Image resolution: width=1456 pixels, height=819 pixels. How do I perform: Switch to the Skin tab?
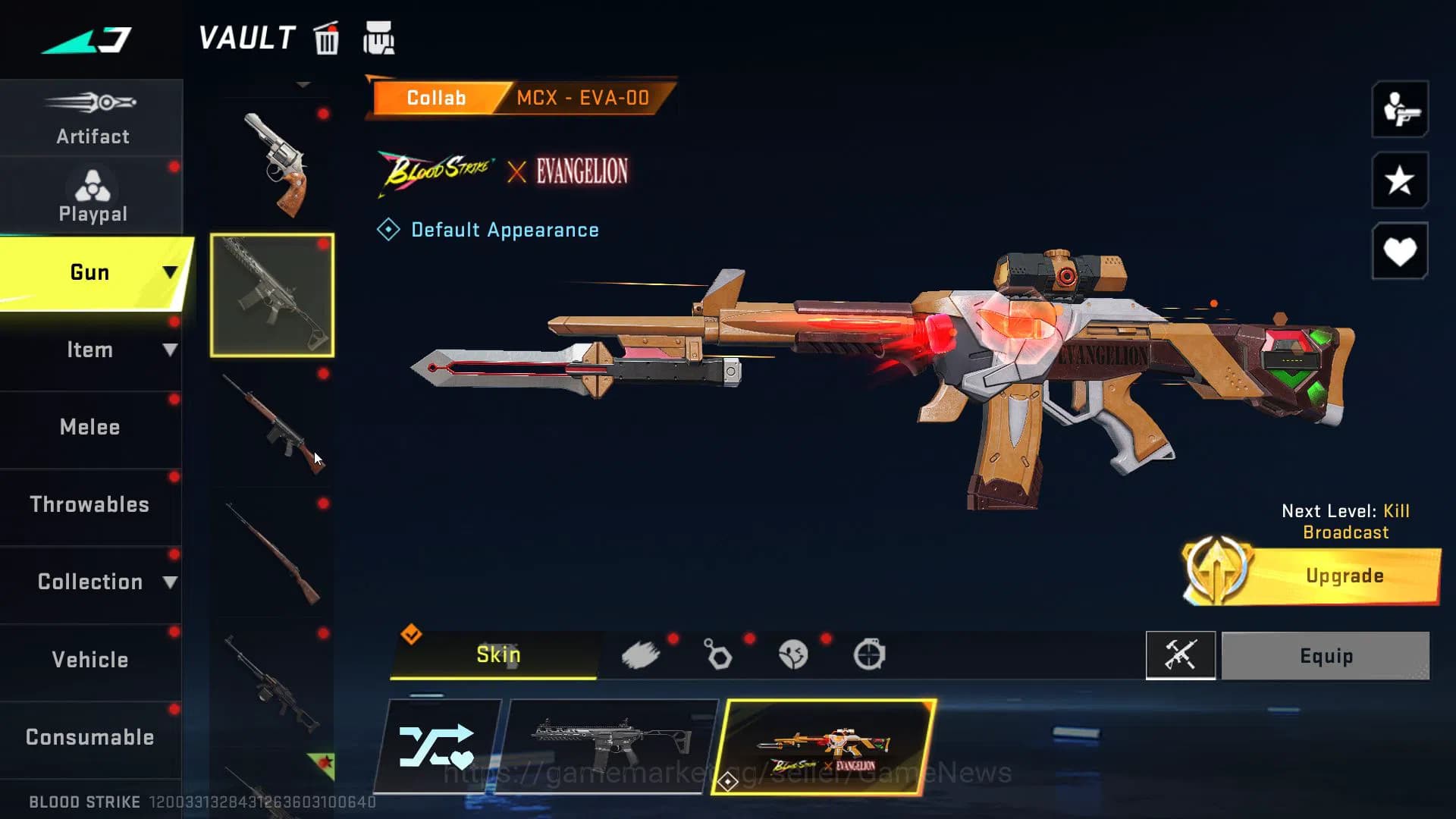(496, 654)
